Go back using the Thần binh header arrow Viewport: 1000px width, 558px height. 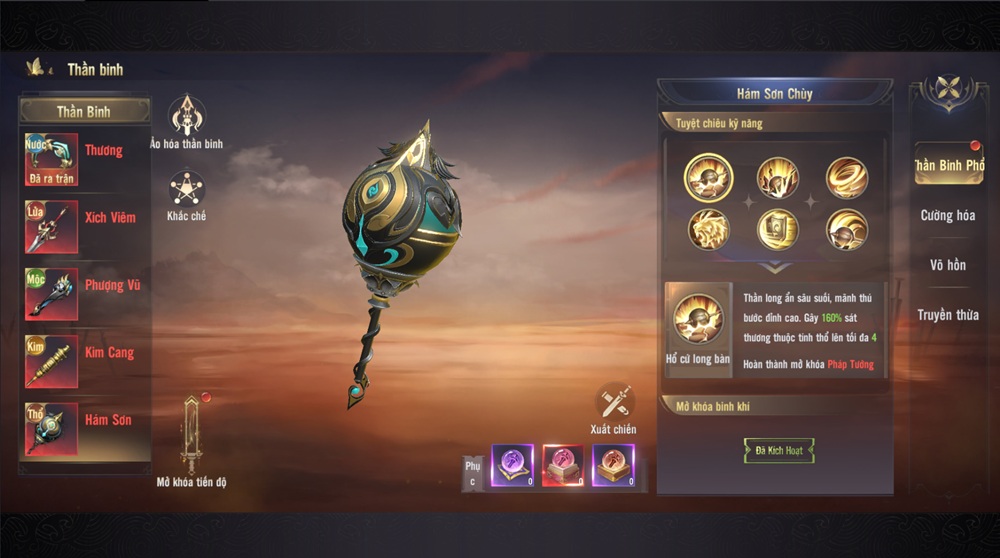(x=38, y=68)
